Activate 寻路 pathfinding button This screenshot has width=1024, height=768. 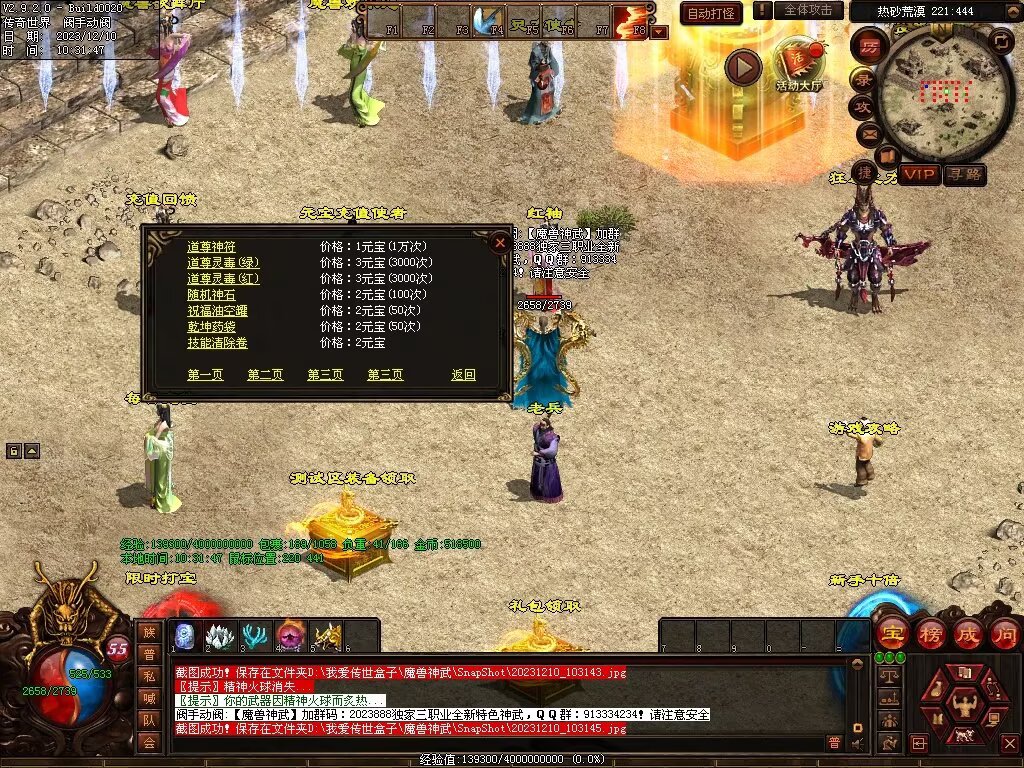(x=964, y=174)
